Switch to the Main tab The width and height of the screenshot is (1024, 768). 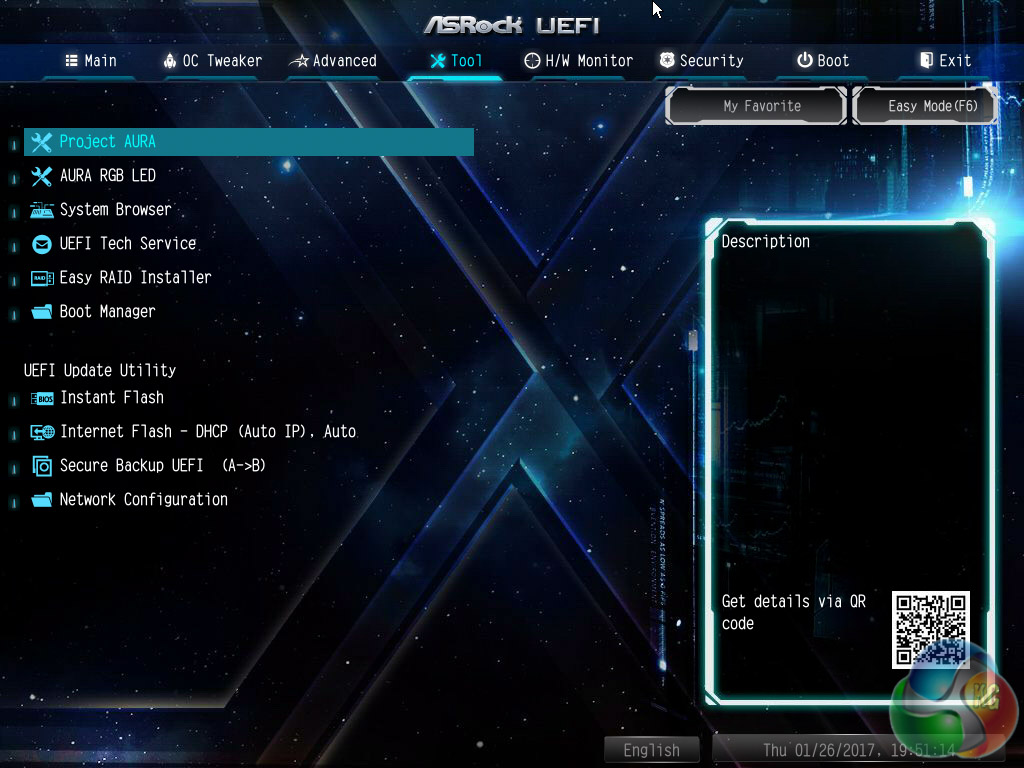tap(91, 61)
